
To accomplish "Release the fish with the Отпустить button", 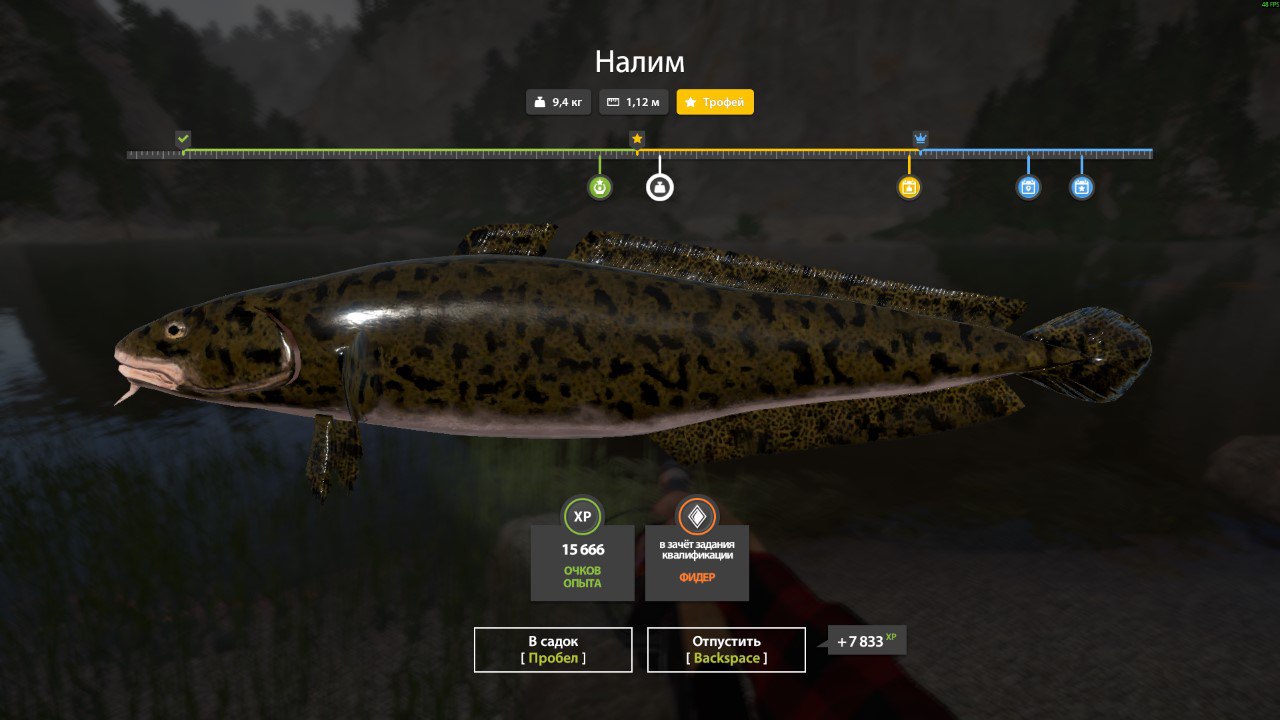I will click(726, 650).
